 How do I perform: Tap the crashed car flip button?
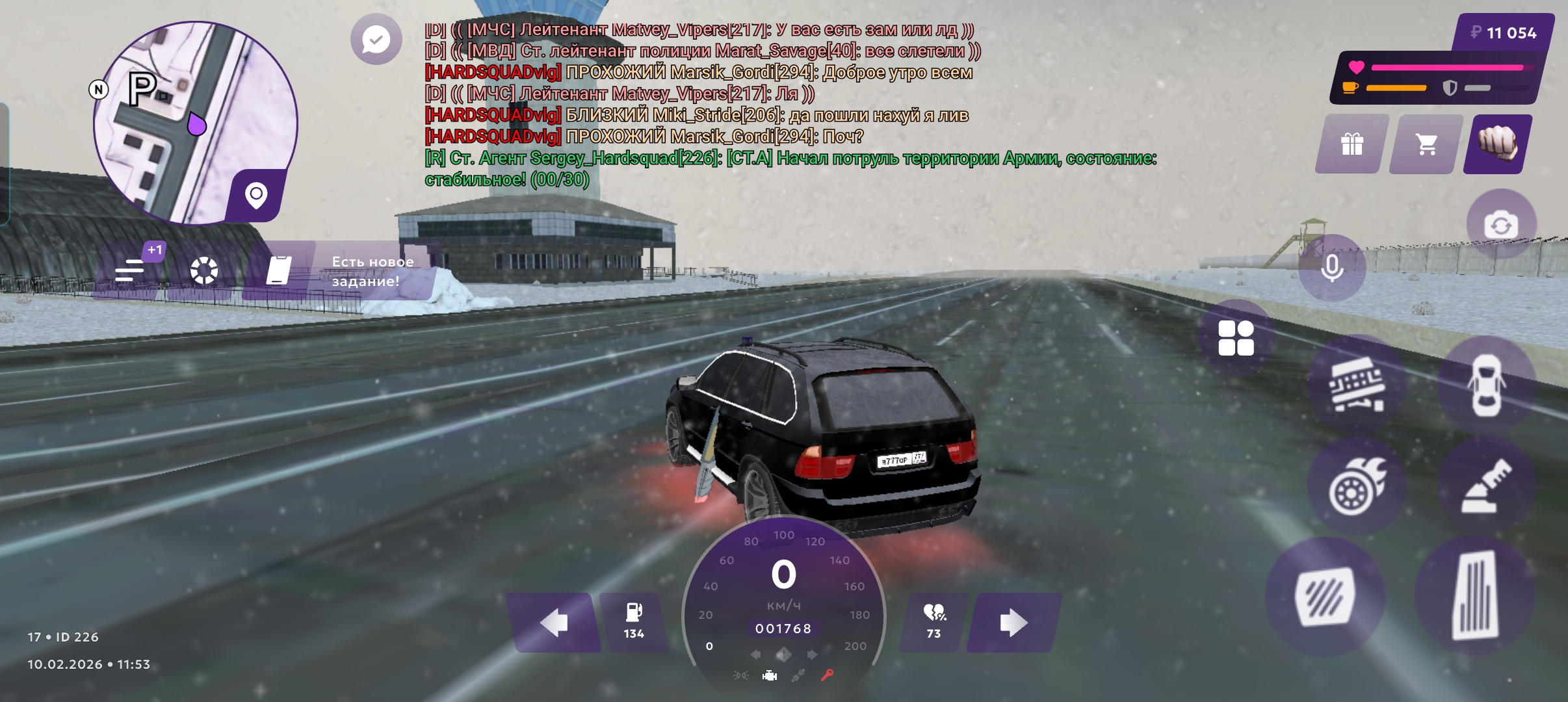1357,385
